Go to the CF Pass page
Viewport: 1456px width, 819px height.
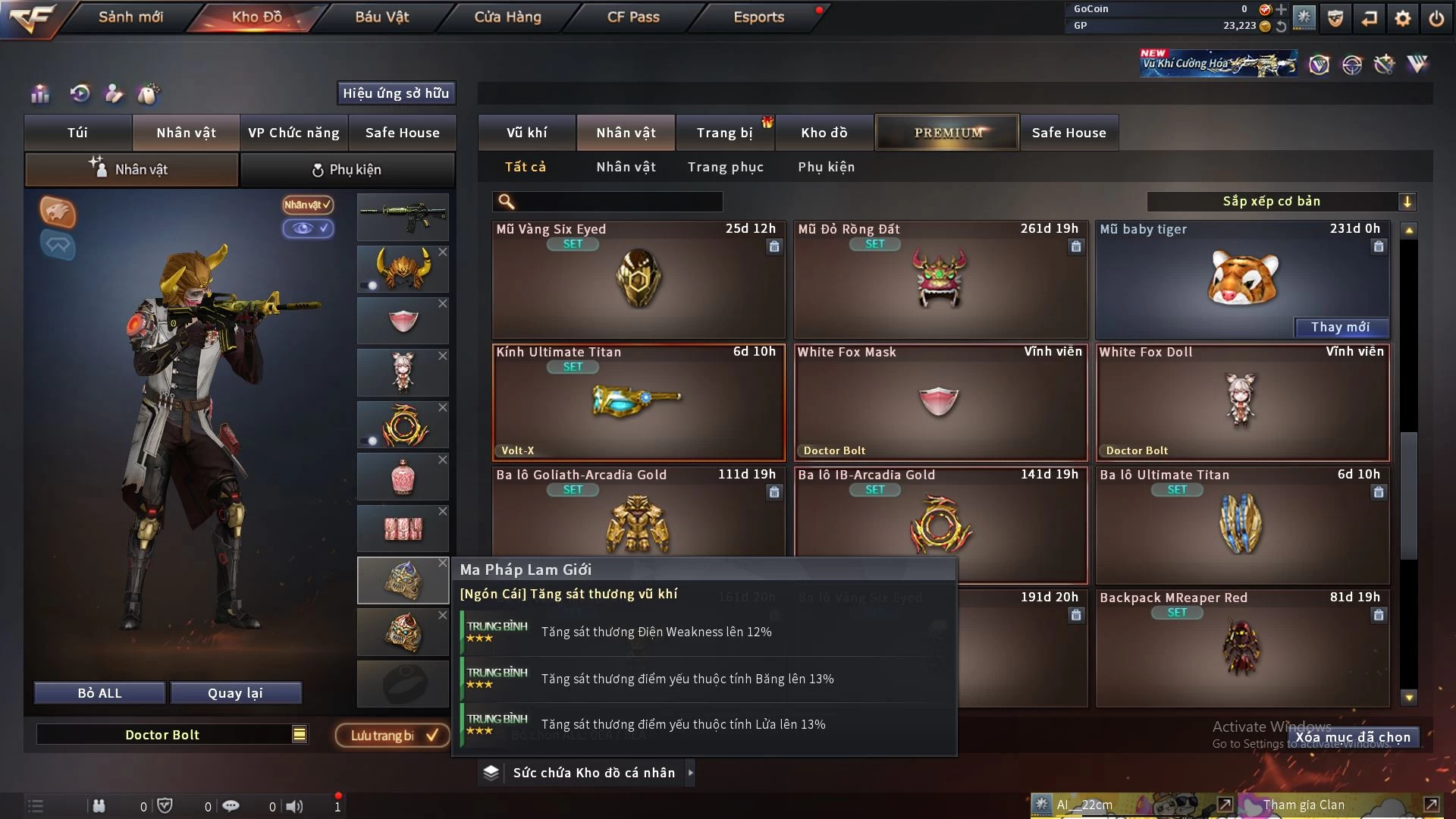pos(633,17)
